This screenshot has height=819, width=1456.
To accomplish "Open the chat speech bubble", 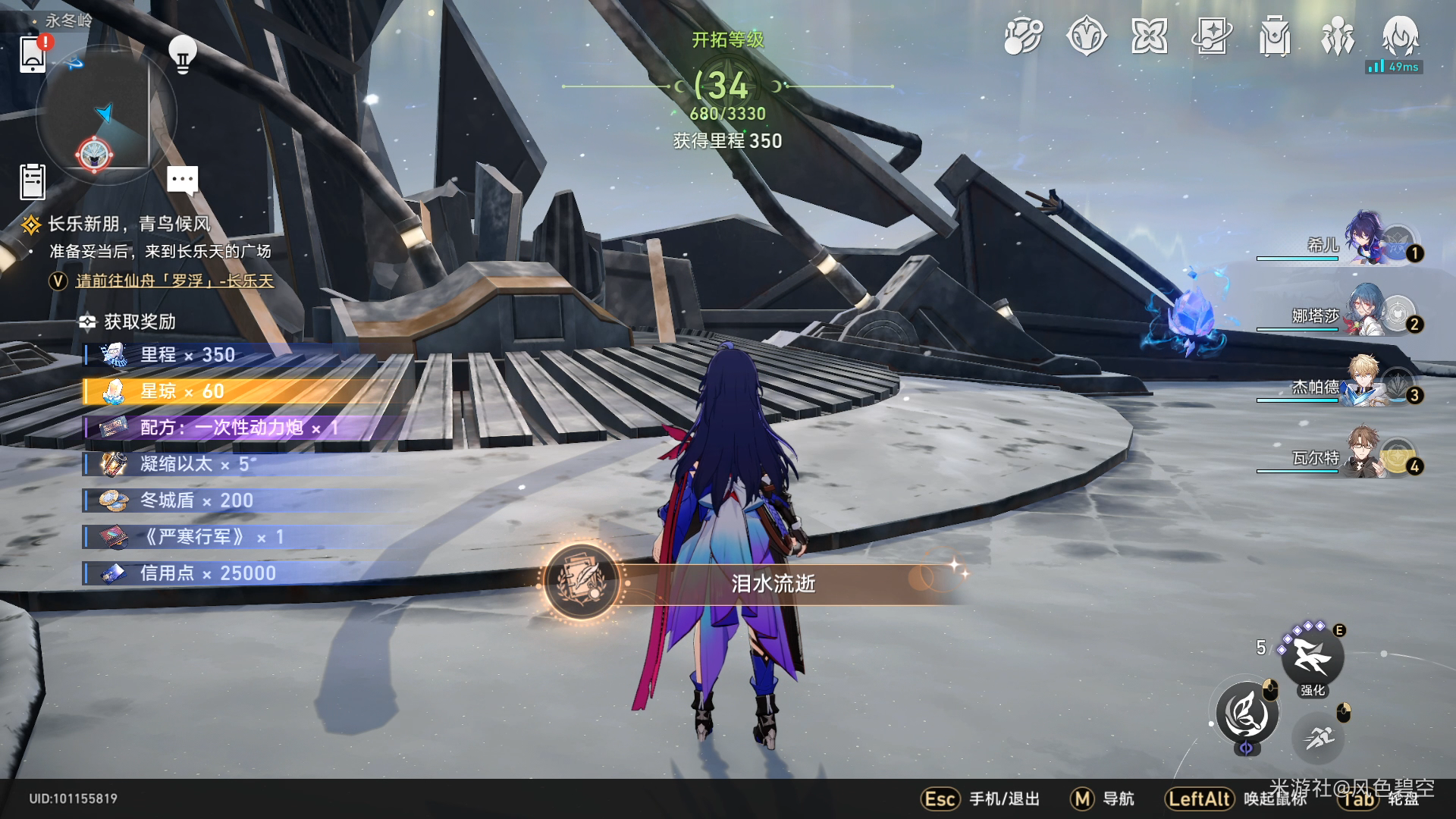I will [x=182, y=180].
